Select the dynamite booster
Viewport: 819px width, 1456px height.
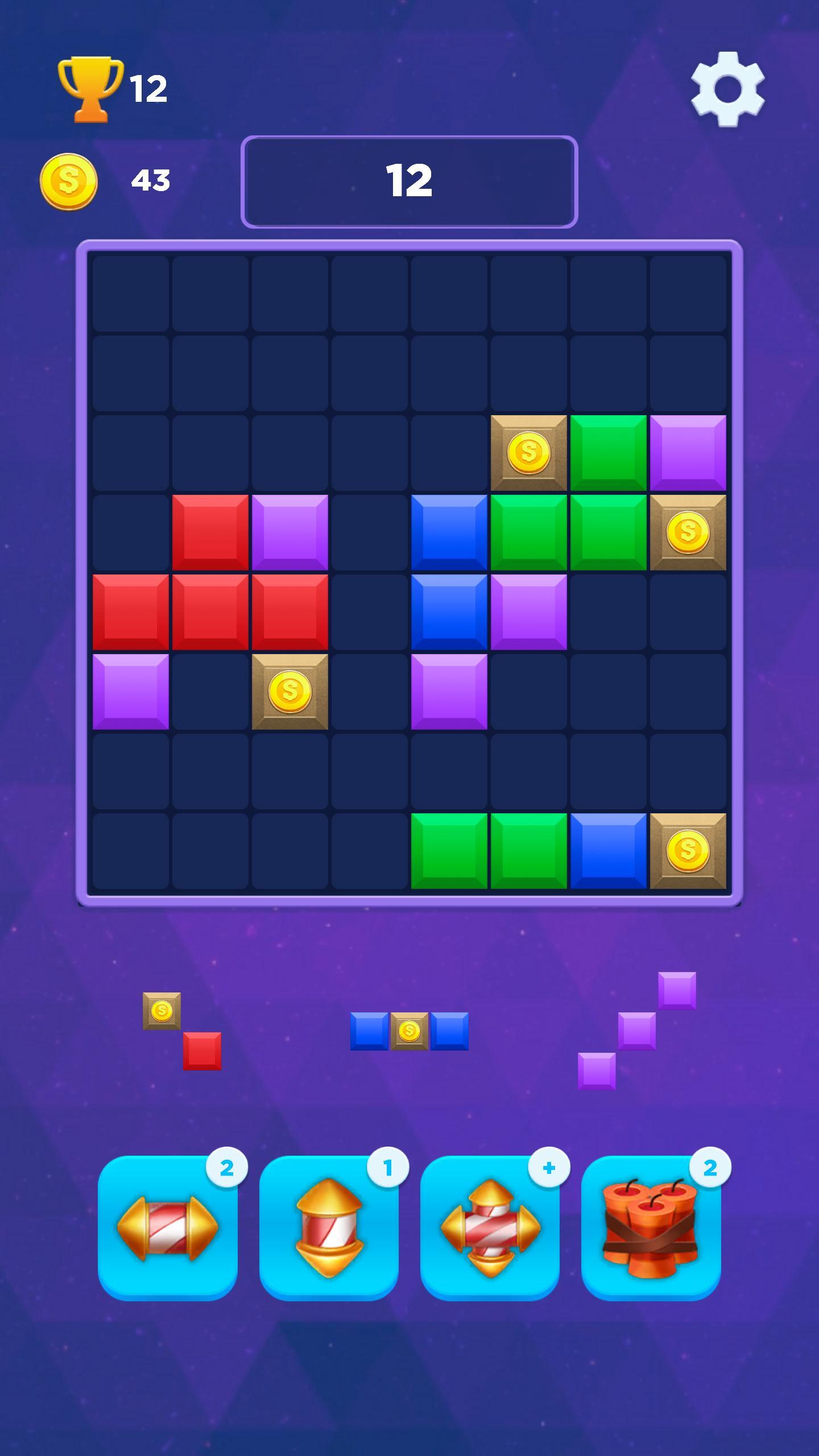pos(651,1228)
